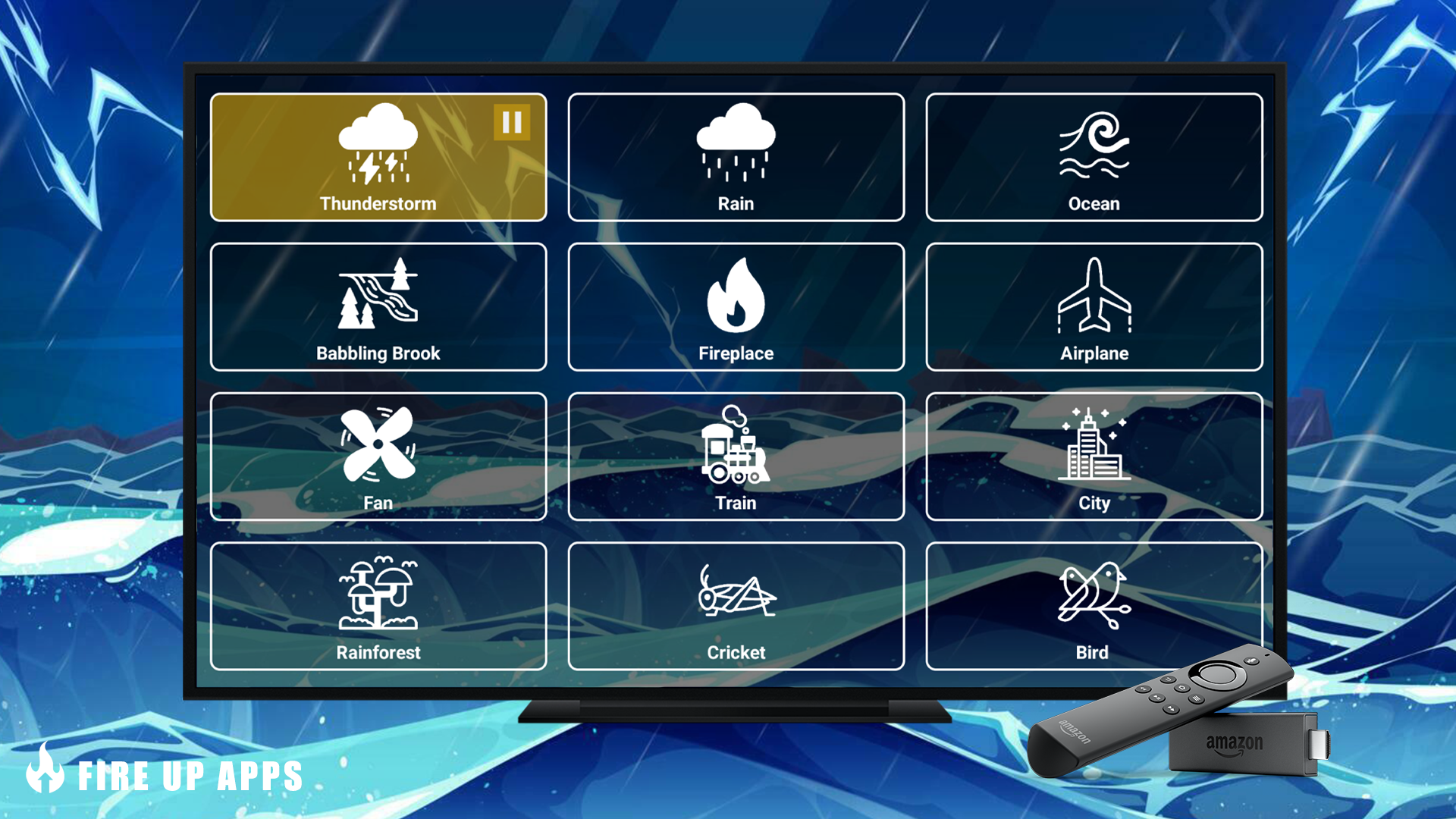Click the Fire Up Apps flame logo
1456x819 pixels.
(x=45, y=775)
